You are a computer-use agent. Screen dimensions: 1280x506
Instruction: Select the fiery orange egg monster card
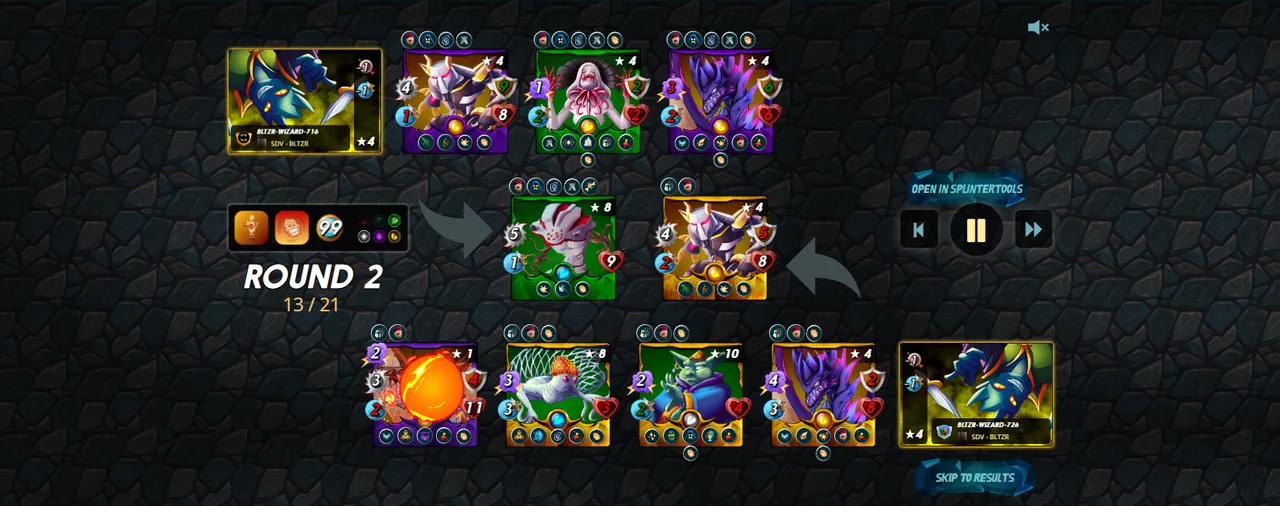[426, 394]
